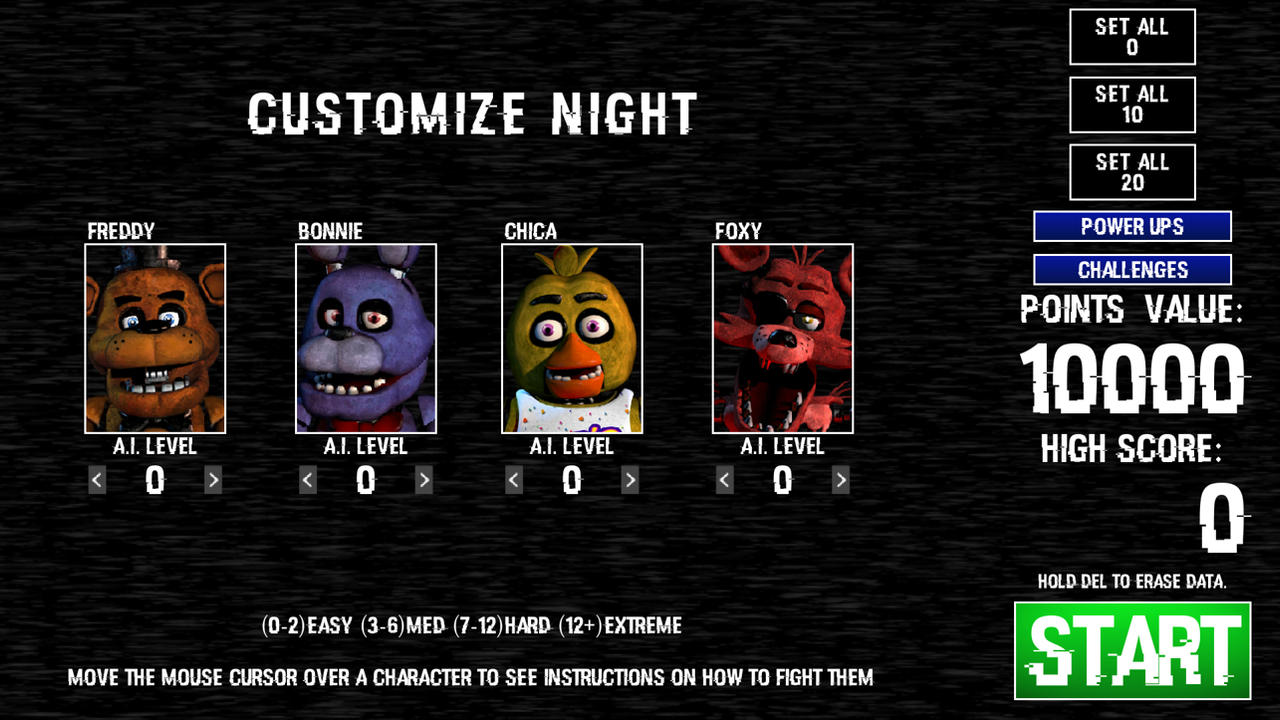This screenshot has height=720, width=1280.
Task: Decrease Freddy's A.I. level
Action: [95, 480]
